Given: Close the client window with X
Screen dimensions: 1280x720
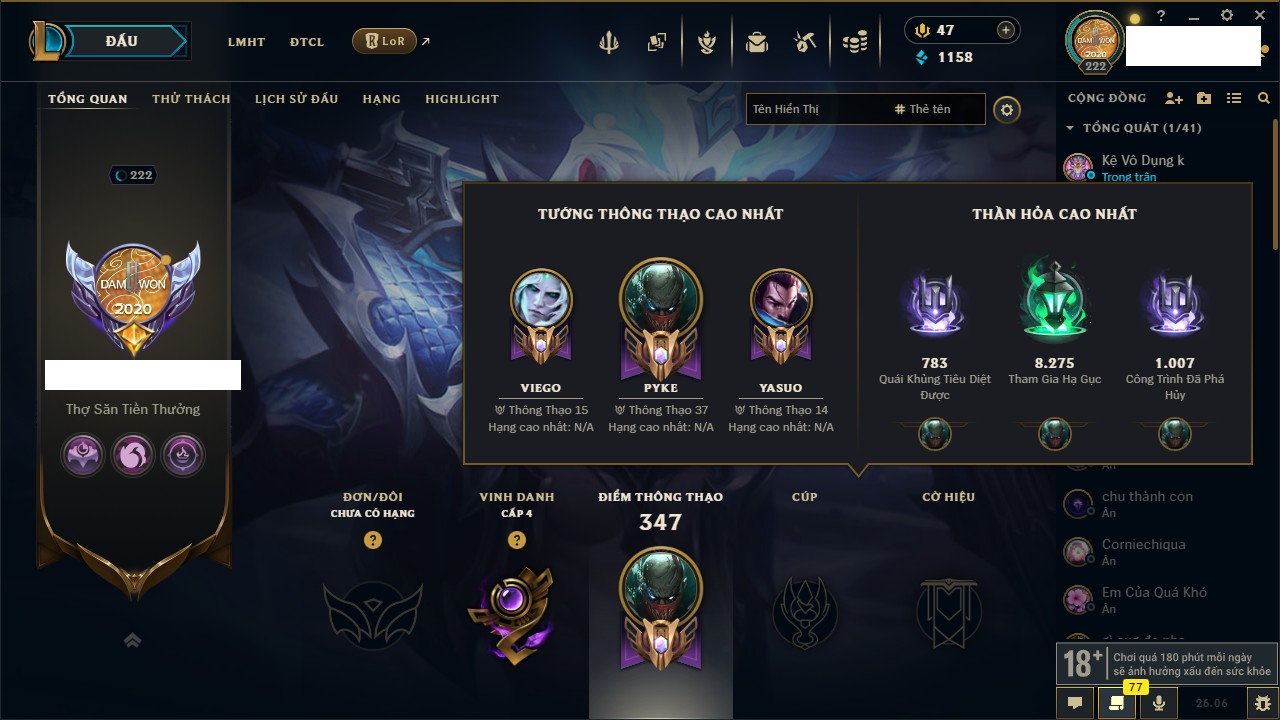Looking at the screenshot, I should point(1257,16).
